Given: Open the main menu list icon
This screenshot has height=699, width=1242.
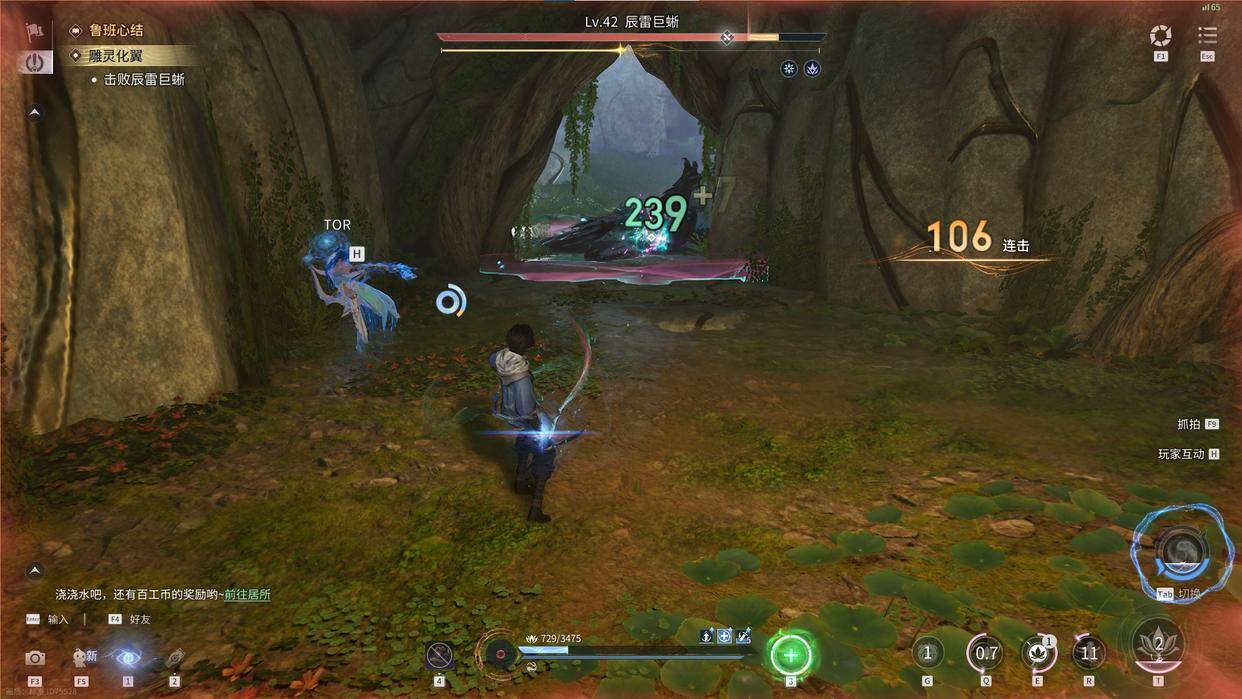Looking at the screenshot, I should (1207, 36).
